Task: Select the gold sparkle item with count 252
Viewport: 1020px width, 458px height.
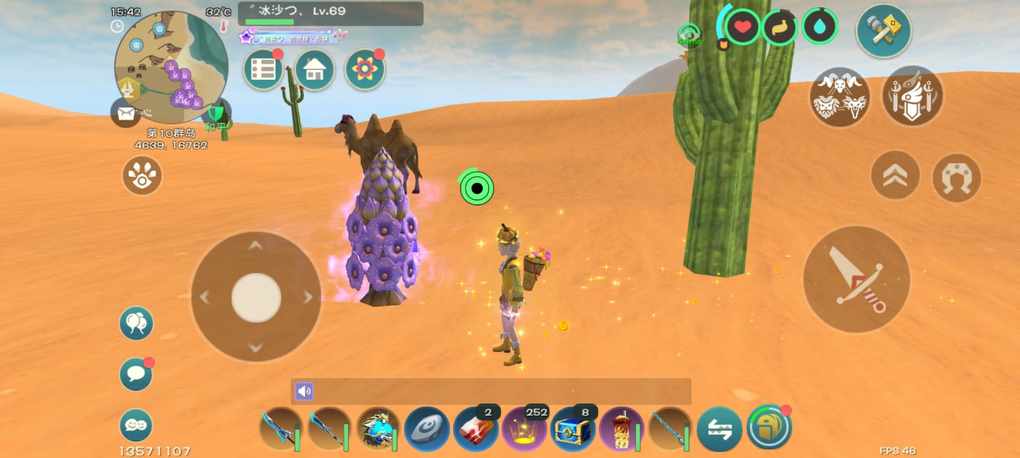Action: click(524, 429)
